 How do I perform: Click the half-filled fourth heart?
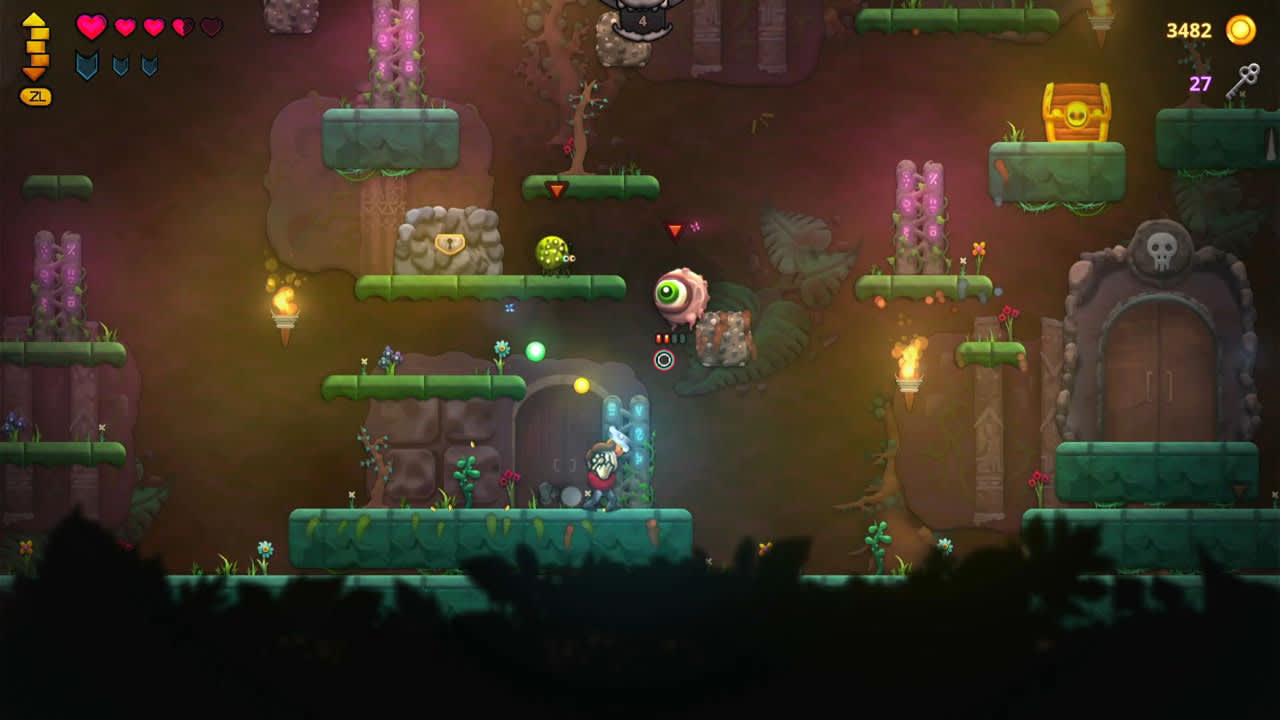point(182,27)
